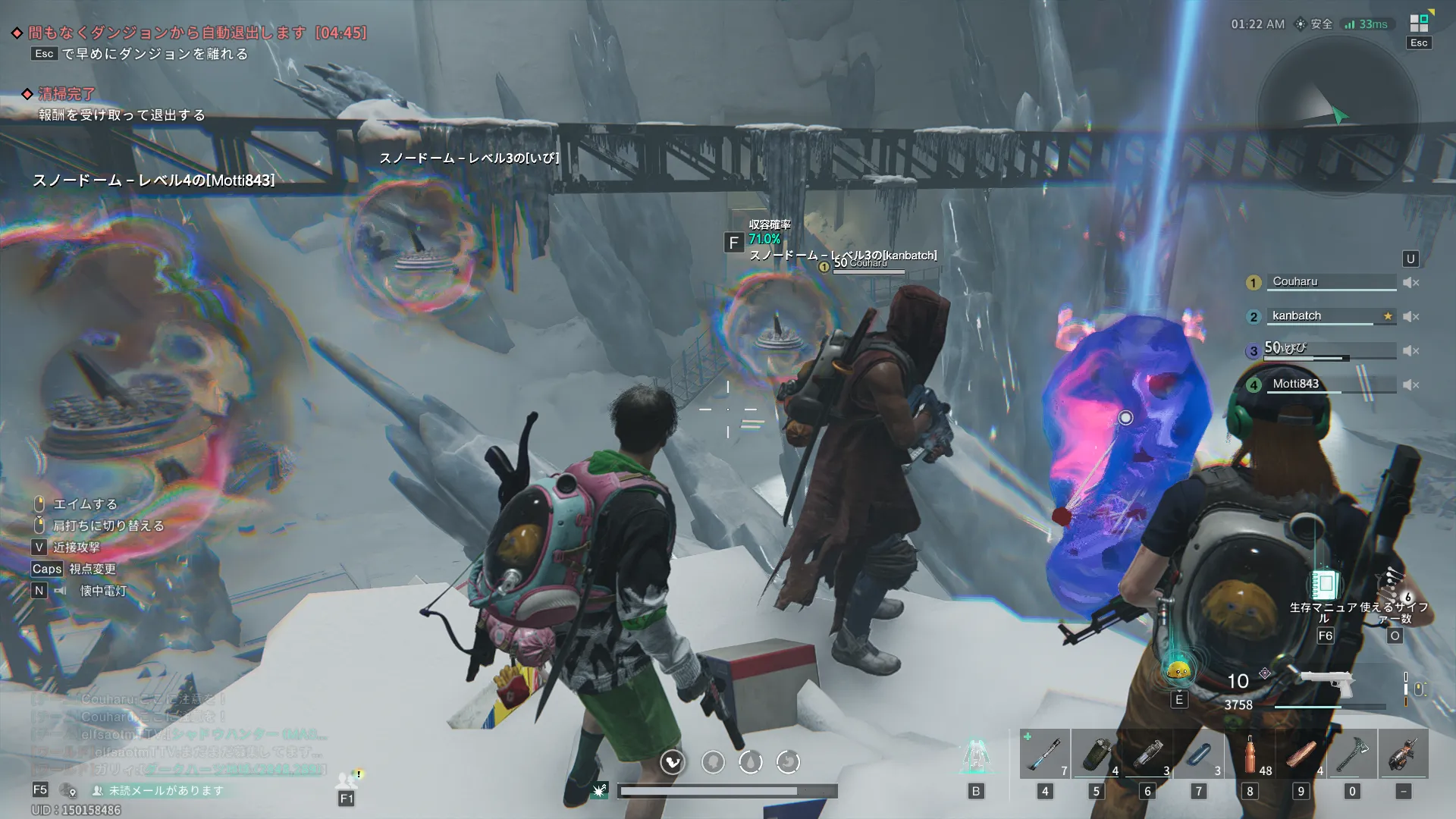This screenshot has width=1456, height=819.
Task: Click the circular minimap
Action: [1338, 114]
